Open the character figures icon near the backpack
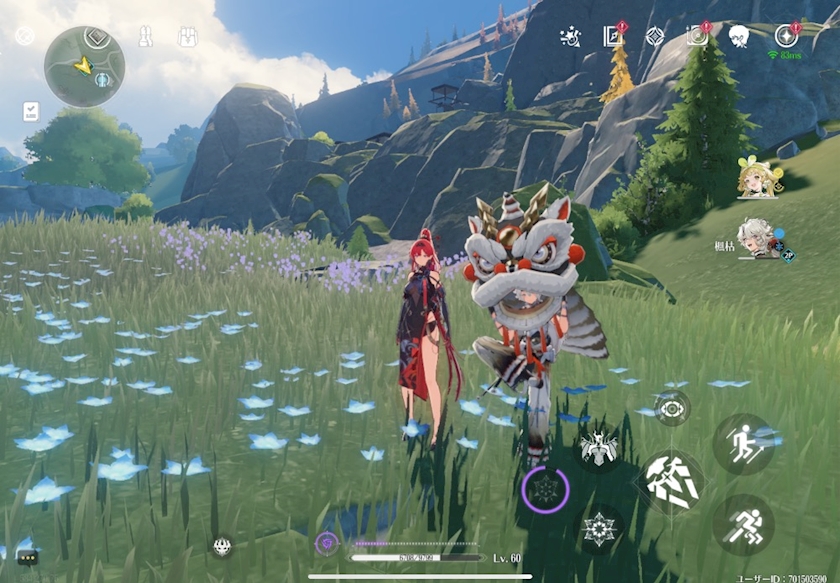840x583 pixels. pyautogui.click(x=144, y=37)
